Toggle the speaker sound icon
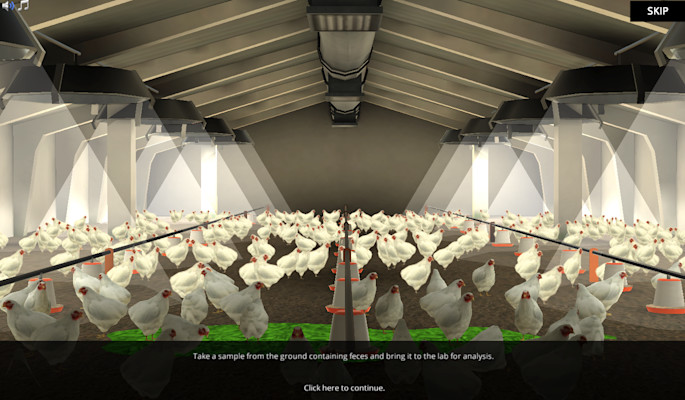The image size is (685, 400). [8, 6]
